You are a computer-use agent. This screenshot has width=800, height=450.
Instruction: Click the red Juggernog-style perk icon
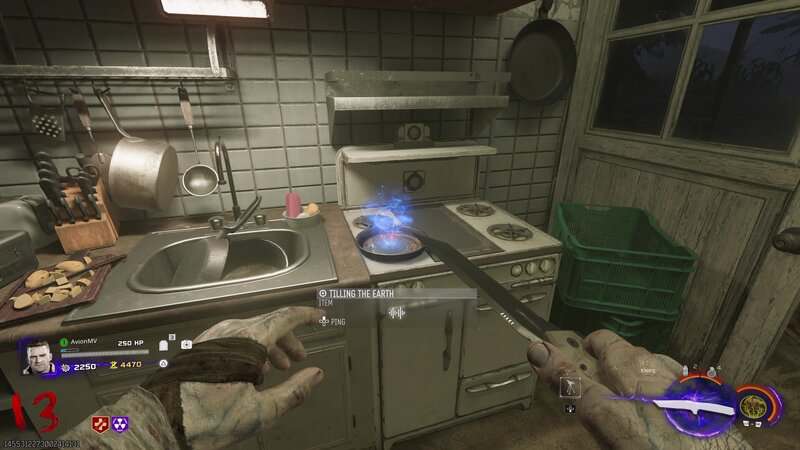coord(101,424)
